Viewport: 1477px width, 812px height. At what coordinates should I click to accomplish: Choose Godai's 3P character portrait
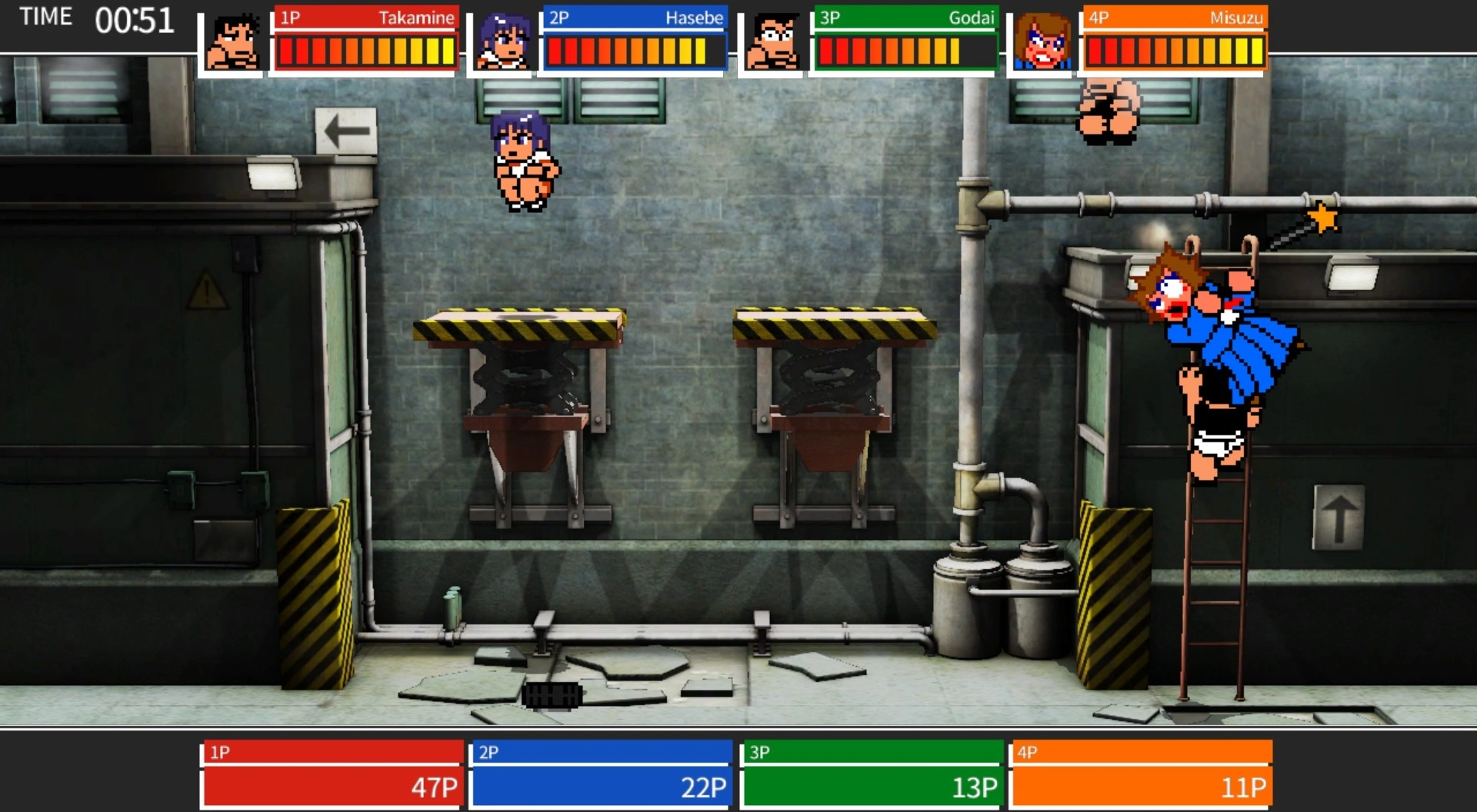tap(772, 43)
